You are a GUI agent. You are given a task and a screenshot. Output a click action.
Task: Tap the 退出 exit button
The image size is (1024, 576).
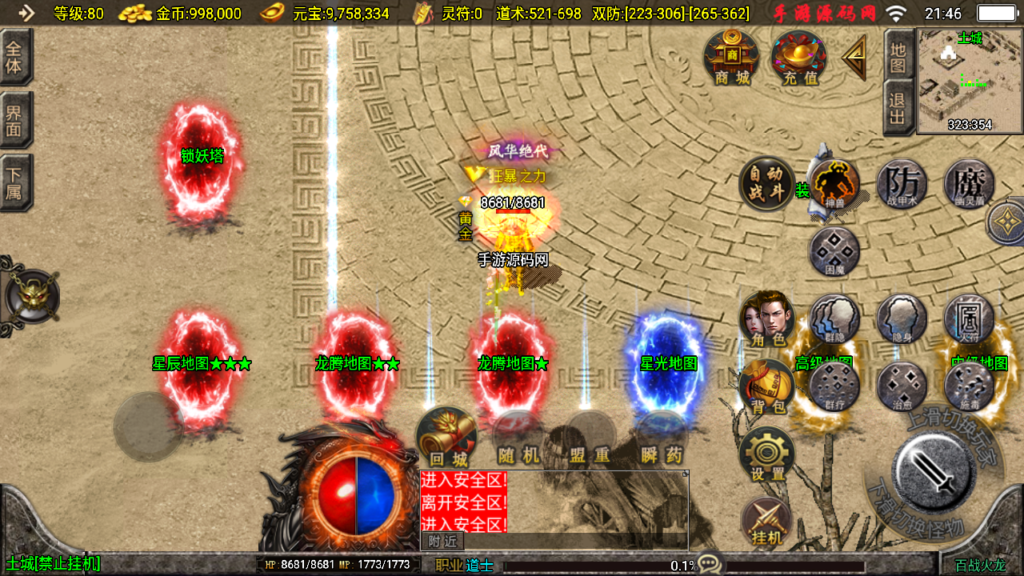coord(897,108)
